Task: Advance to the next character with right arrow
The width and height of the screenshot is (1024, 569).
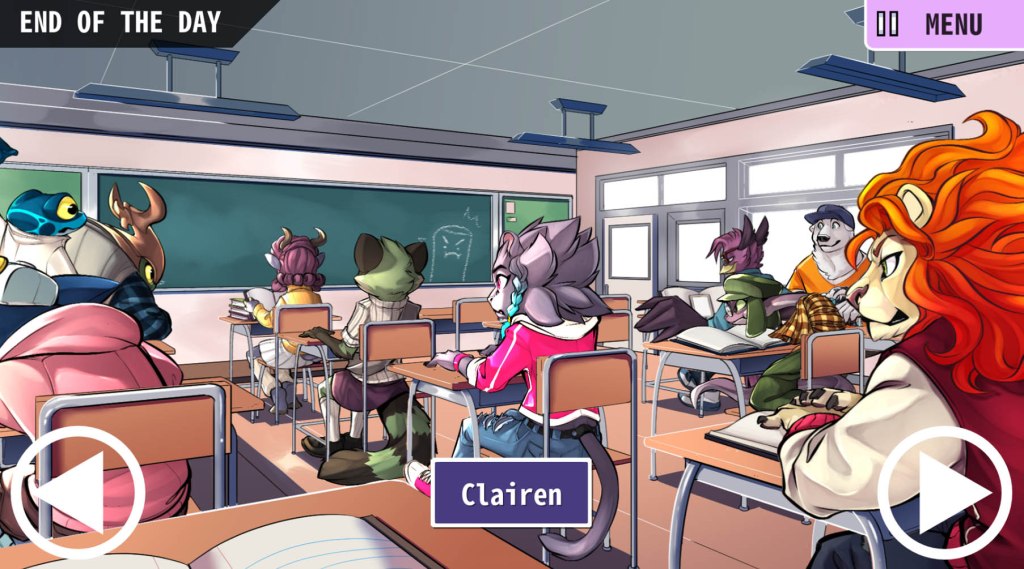Action: point(944,492)
